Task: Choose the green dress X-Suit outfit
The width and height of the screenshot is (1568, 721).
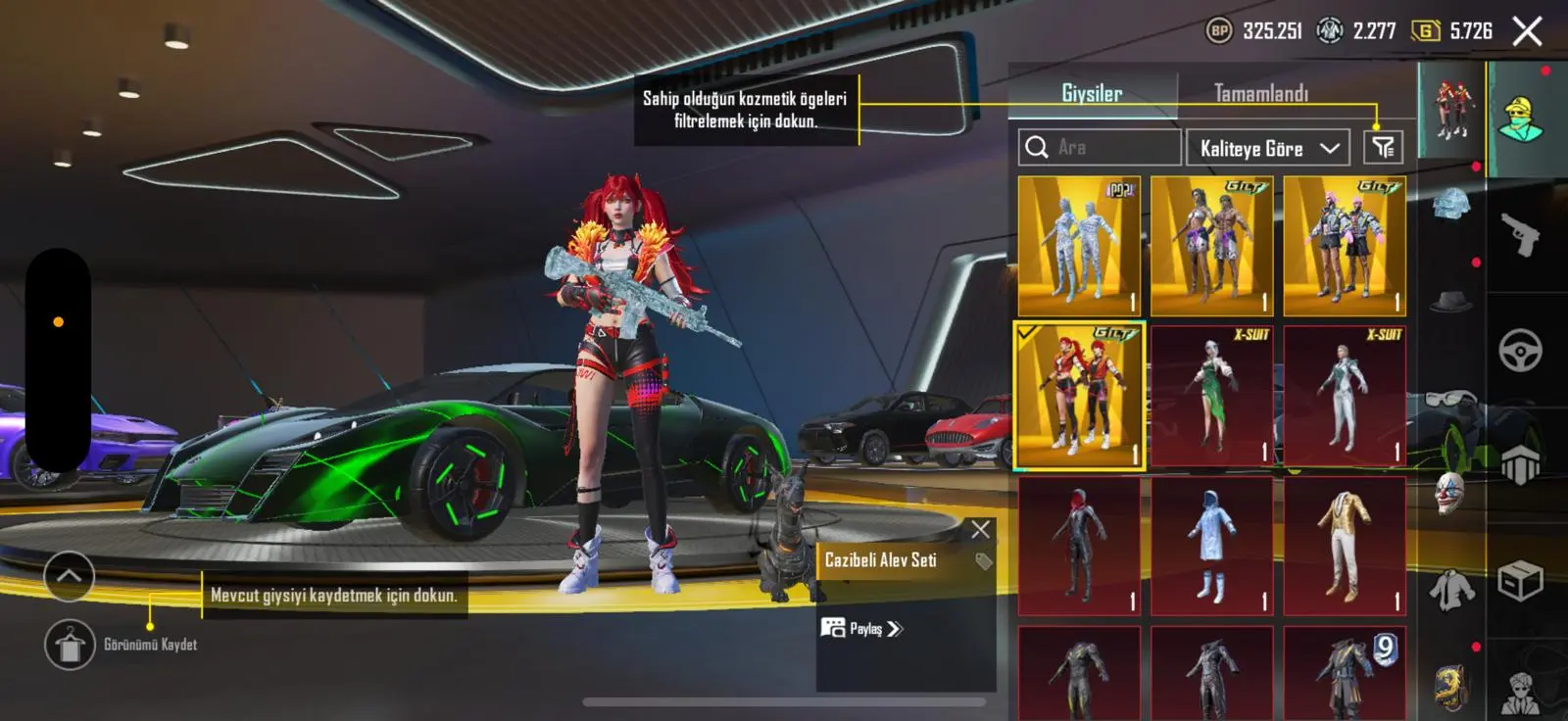Action: click(1211, 396)
